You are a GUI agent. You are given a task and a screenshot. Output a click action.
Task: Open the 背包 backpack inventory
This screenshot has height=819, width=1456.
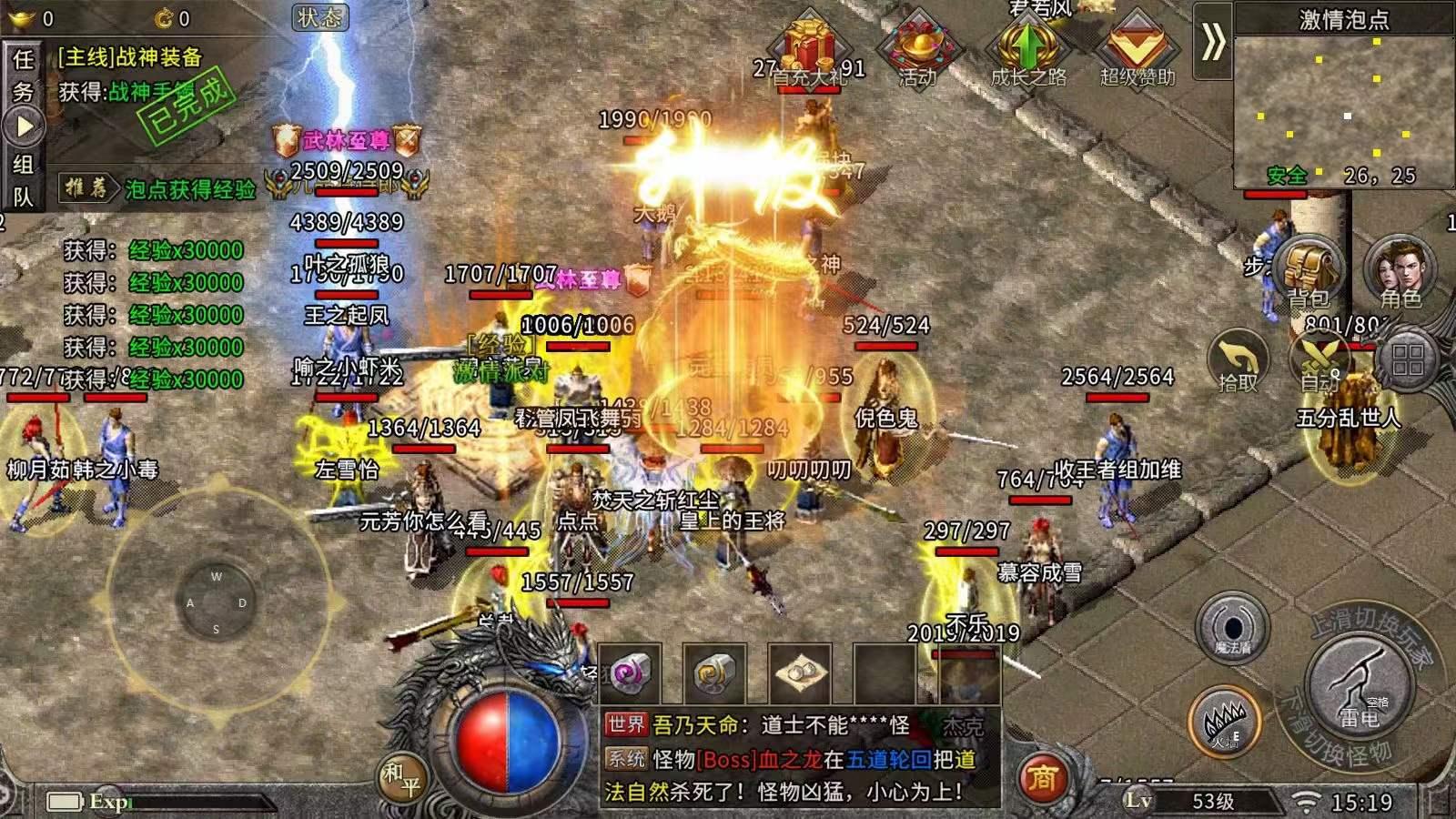(1308, 269)
